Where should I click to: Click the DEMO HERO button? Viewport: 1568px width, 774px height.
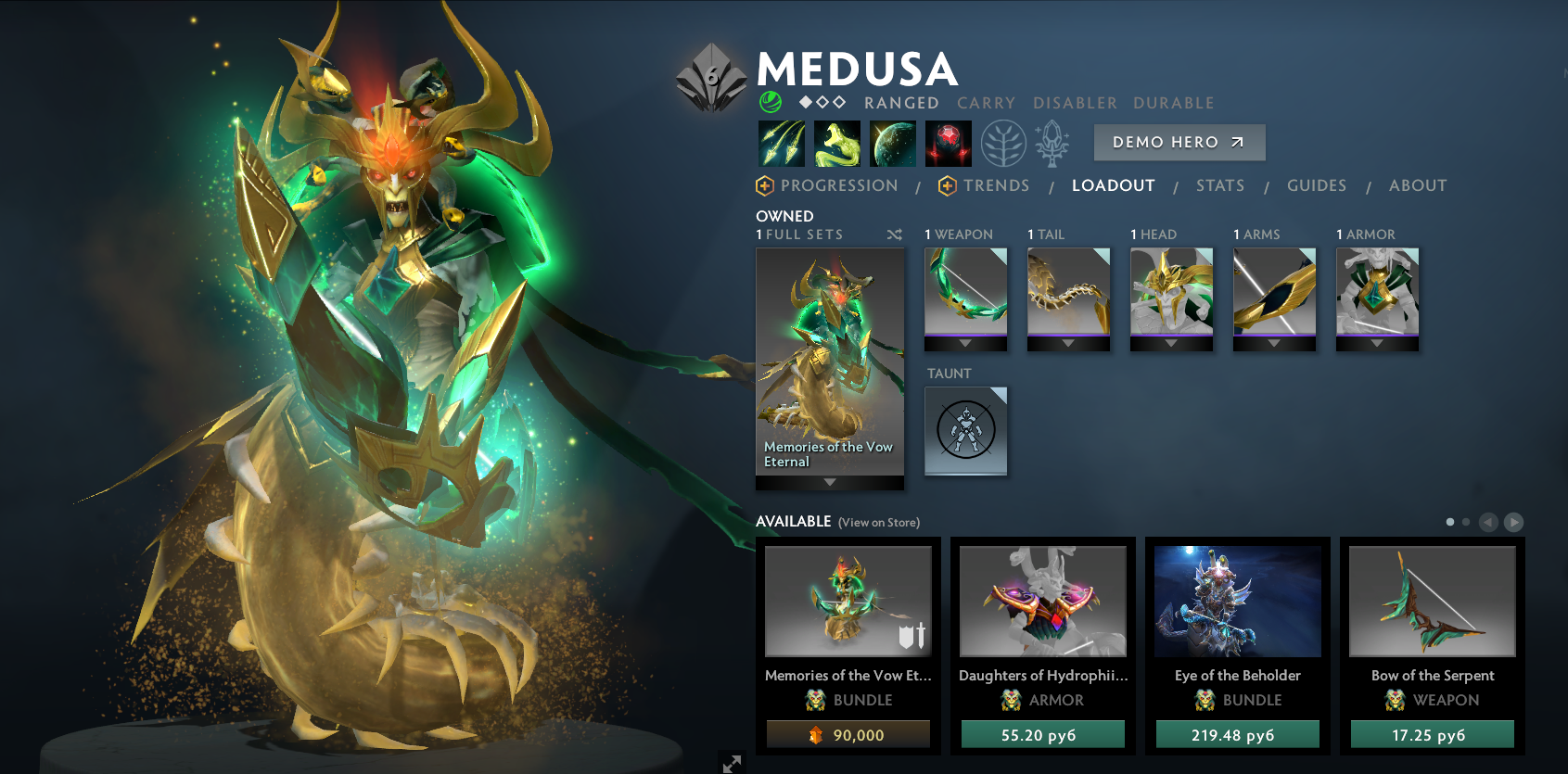1179,142
